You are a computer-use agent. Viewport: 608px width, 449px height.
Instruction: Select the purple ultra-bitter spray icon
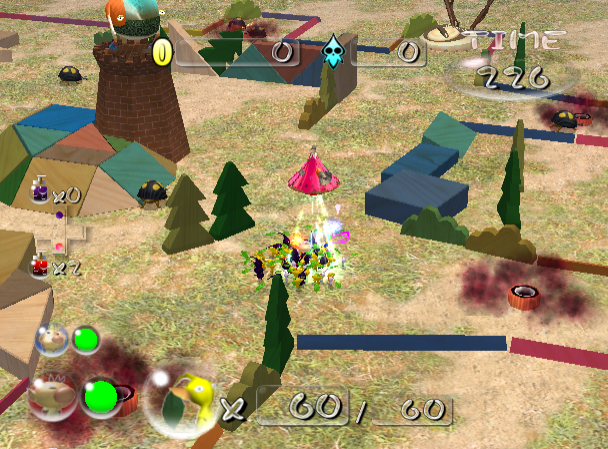[40, 190]
